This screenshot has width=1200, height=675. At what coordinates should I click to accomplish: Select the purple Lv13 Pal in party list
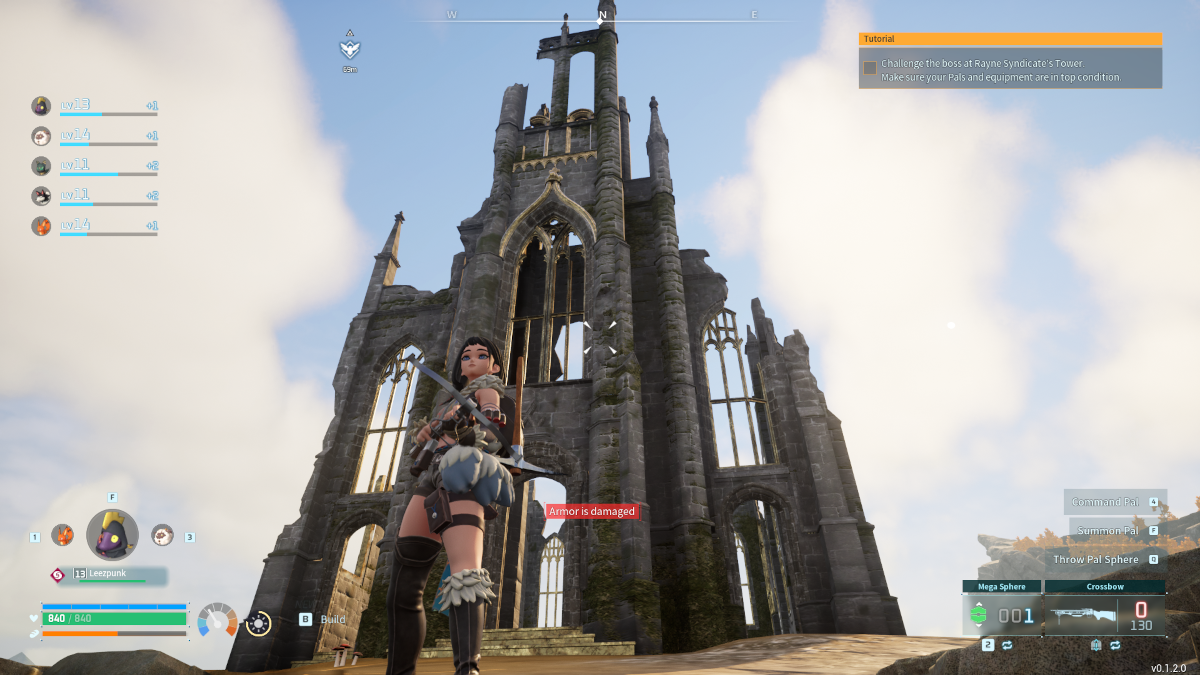tap(41, 105)
